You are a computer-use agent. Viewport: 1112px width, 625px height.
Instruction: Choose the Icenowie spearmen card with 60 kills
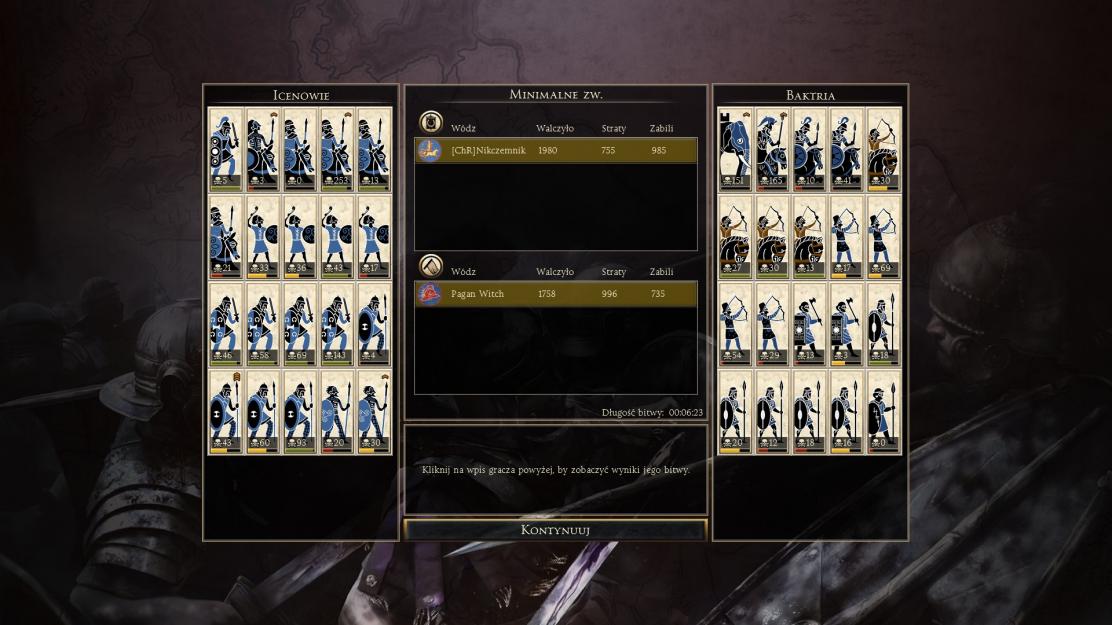263,411
